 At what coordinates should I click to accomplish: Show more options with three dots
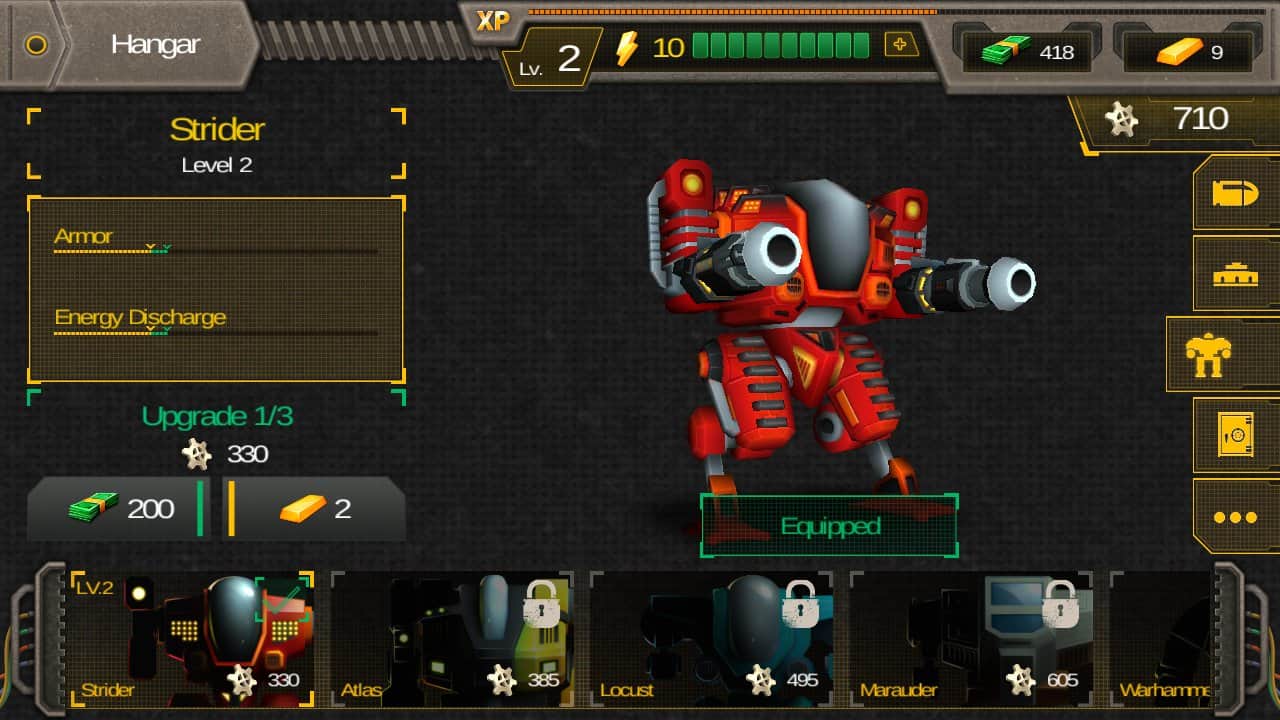tap(1236, 517)
